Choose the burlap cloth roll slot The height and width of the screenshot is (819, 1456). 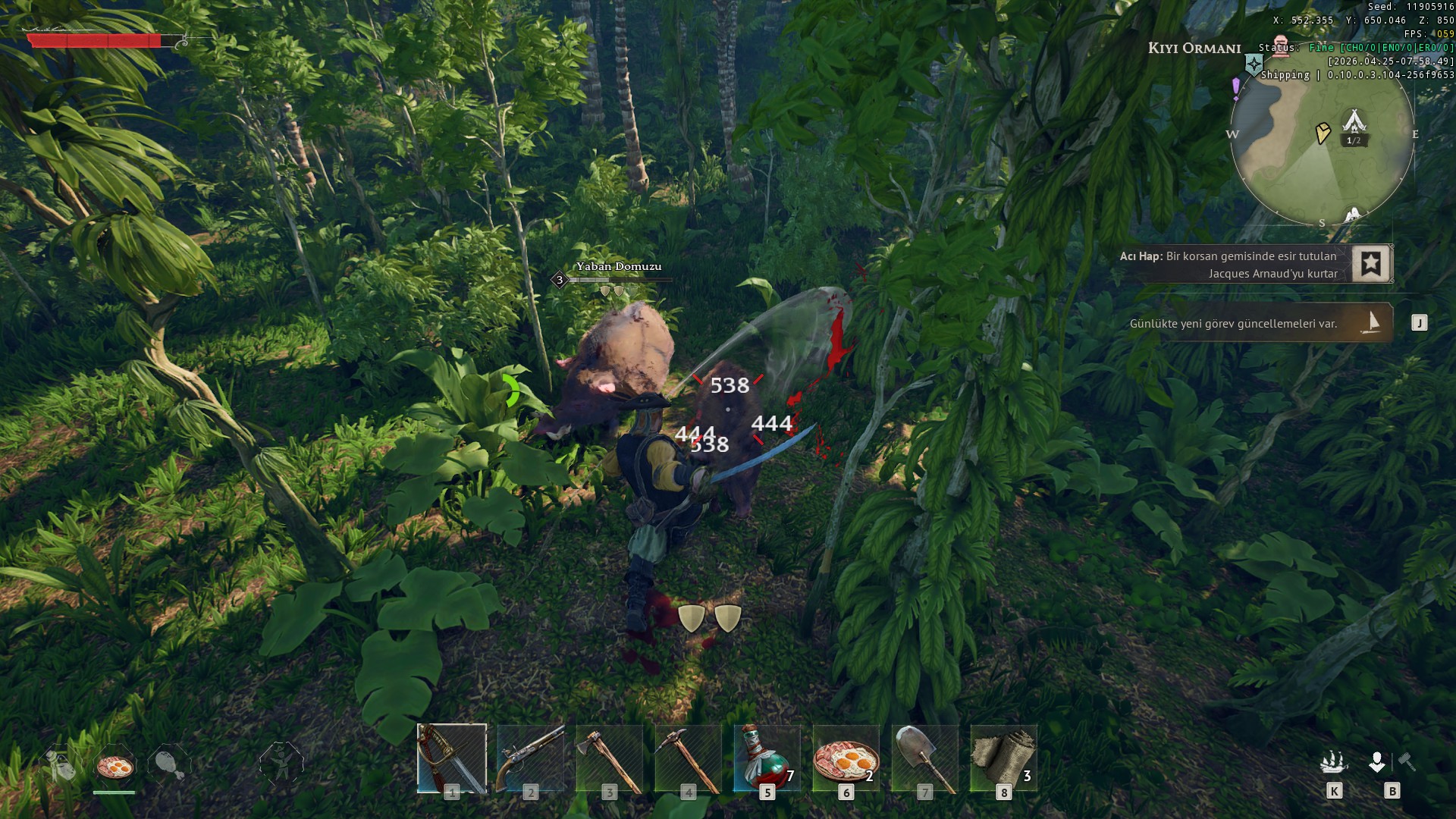(1003, 758)
